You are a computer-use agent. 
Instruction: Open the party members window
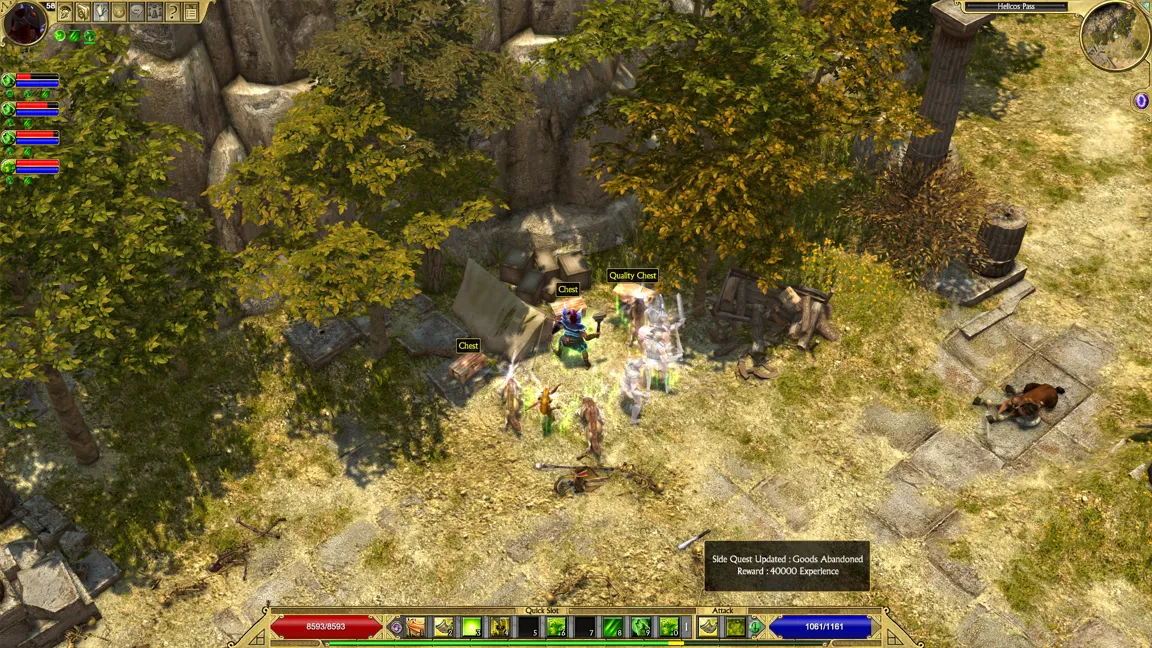(156, 12)
